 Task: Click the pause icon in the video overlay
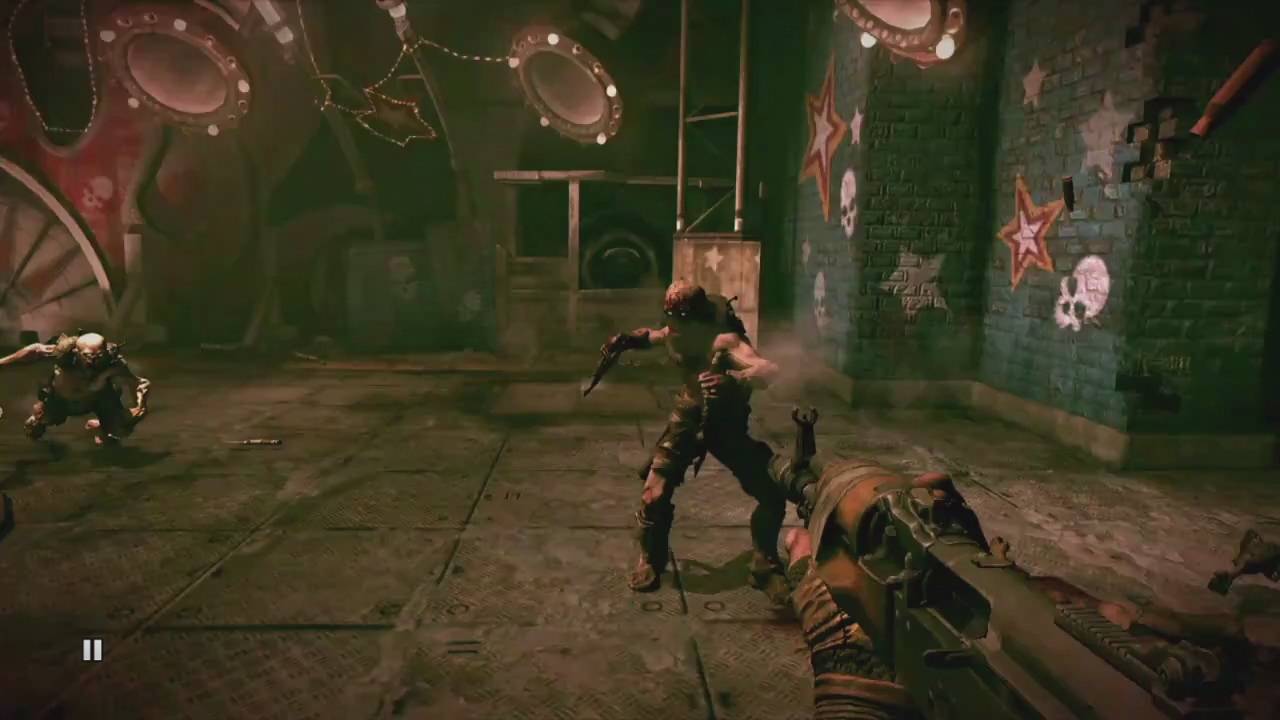92,651
